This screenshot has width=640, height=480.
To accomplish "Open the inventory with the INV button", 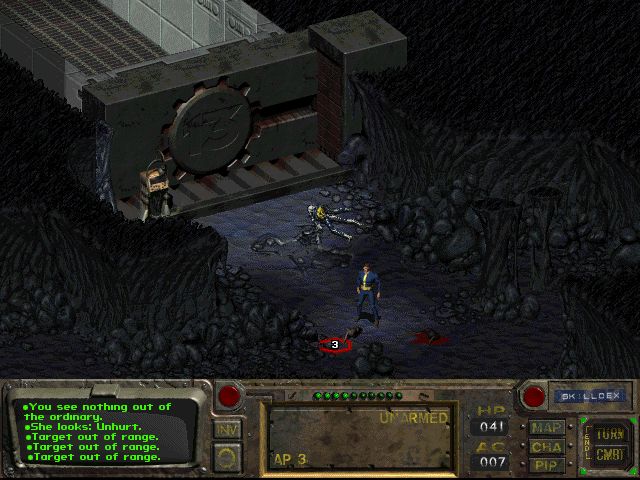I will pyautogui.click(x=227, y=430).
